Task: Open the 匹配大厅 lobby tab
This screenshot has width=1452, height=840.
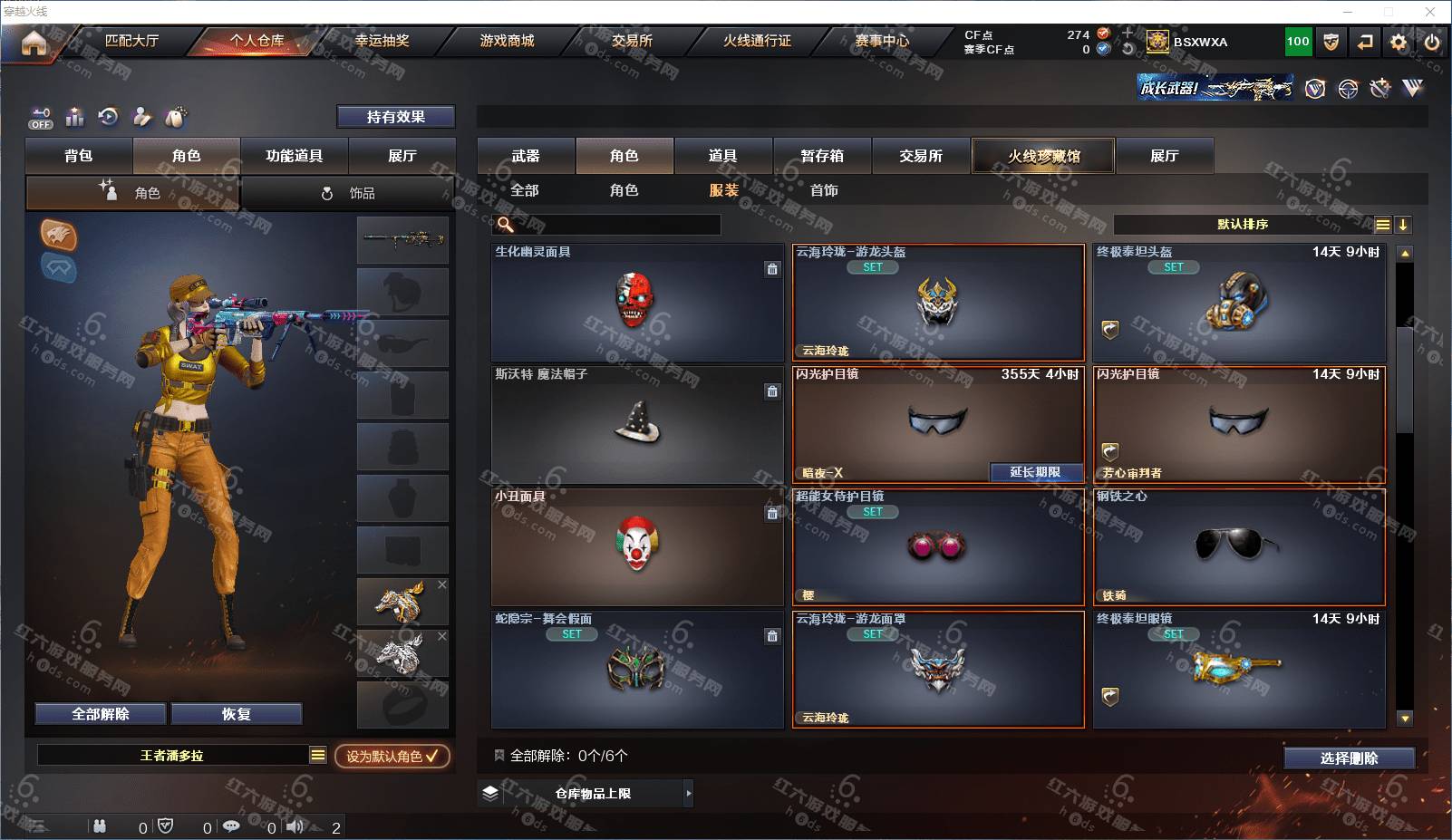Action: (x=131, y=41)
